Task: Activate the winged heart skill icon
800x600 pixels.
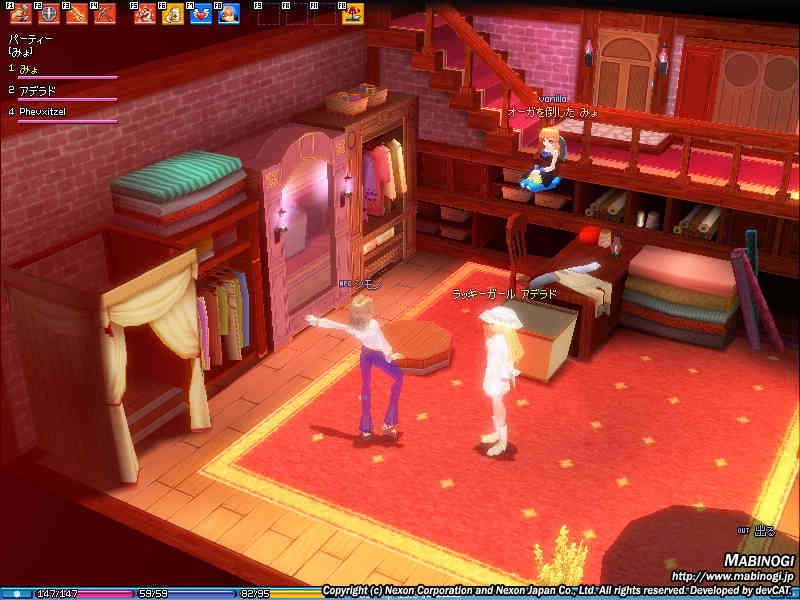Action: point(200,14)
